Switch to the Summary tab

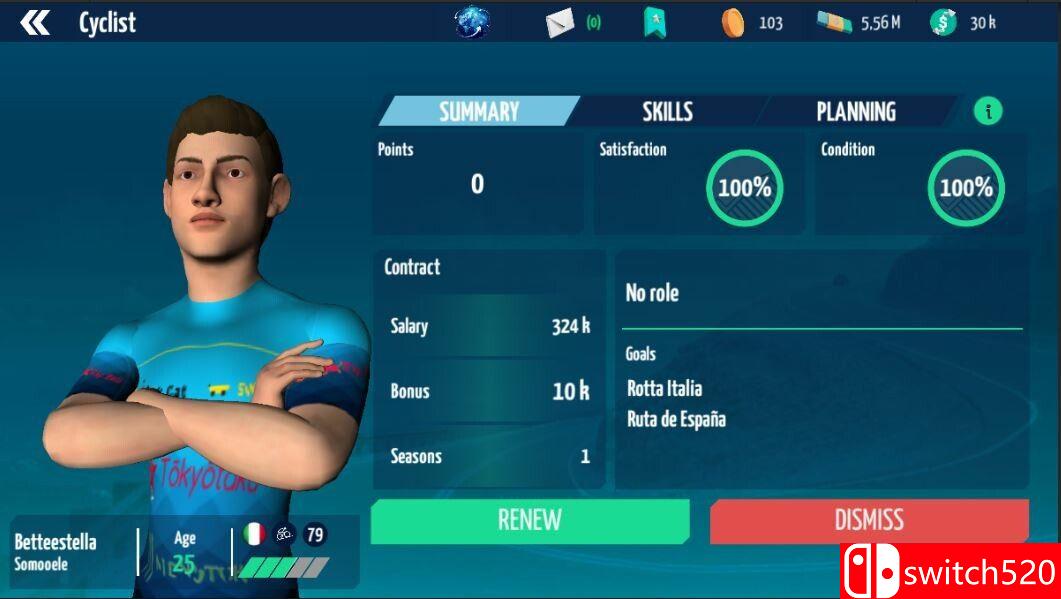(x=479, y=111)
